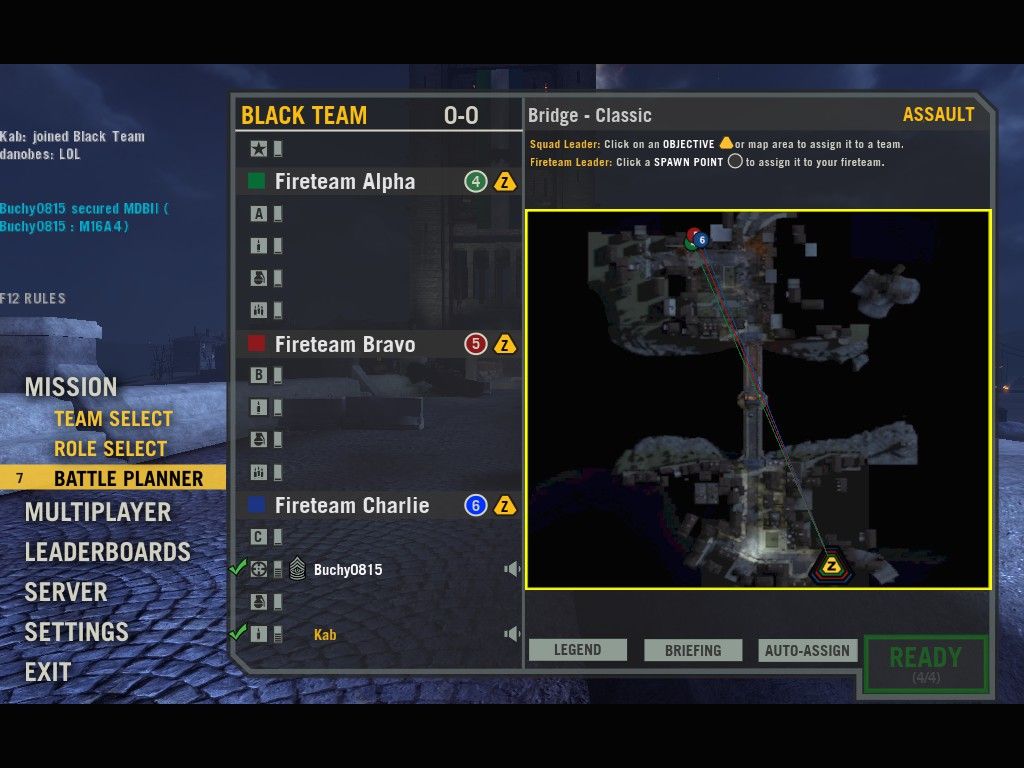Open the Multiplayer menu
1024x768 pixels.
pyautogui.click(x=98, y=512)
